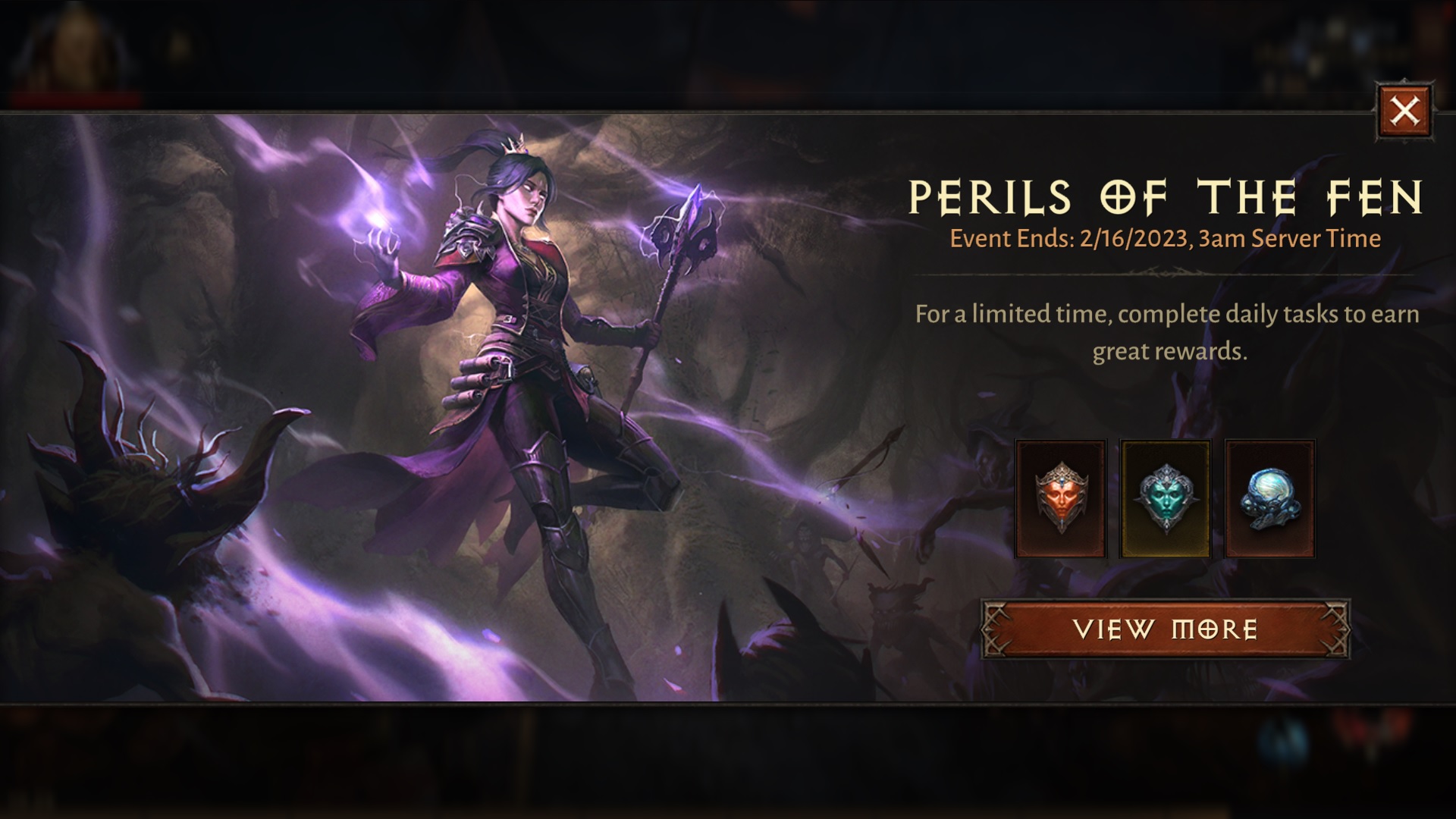Close the Perils of the Fen popup
Screen dimensions: 1456x819
click(1403, 112)
